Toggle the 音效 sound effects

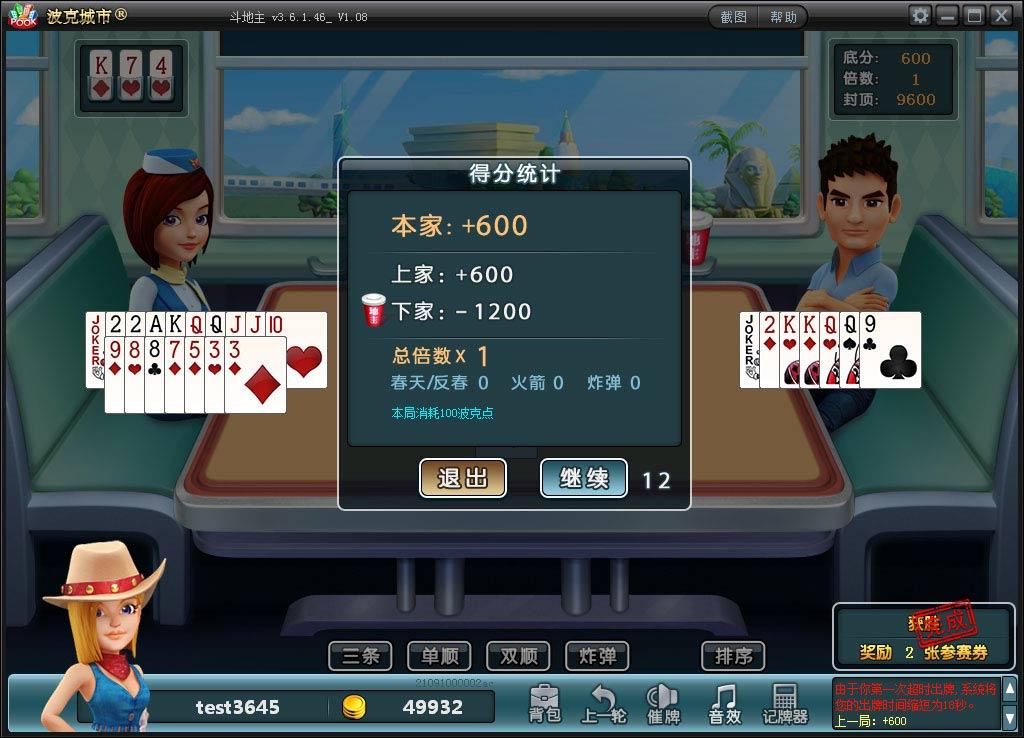coord(724,704)
